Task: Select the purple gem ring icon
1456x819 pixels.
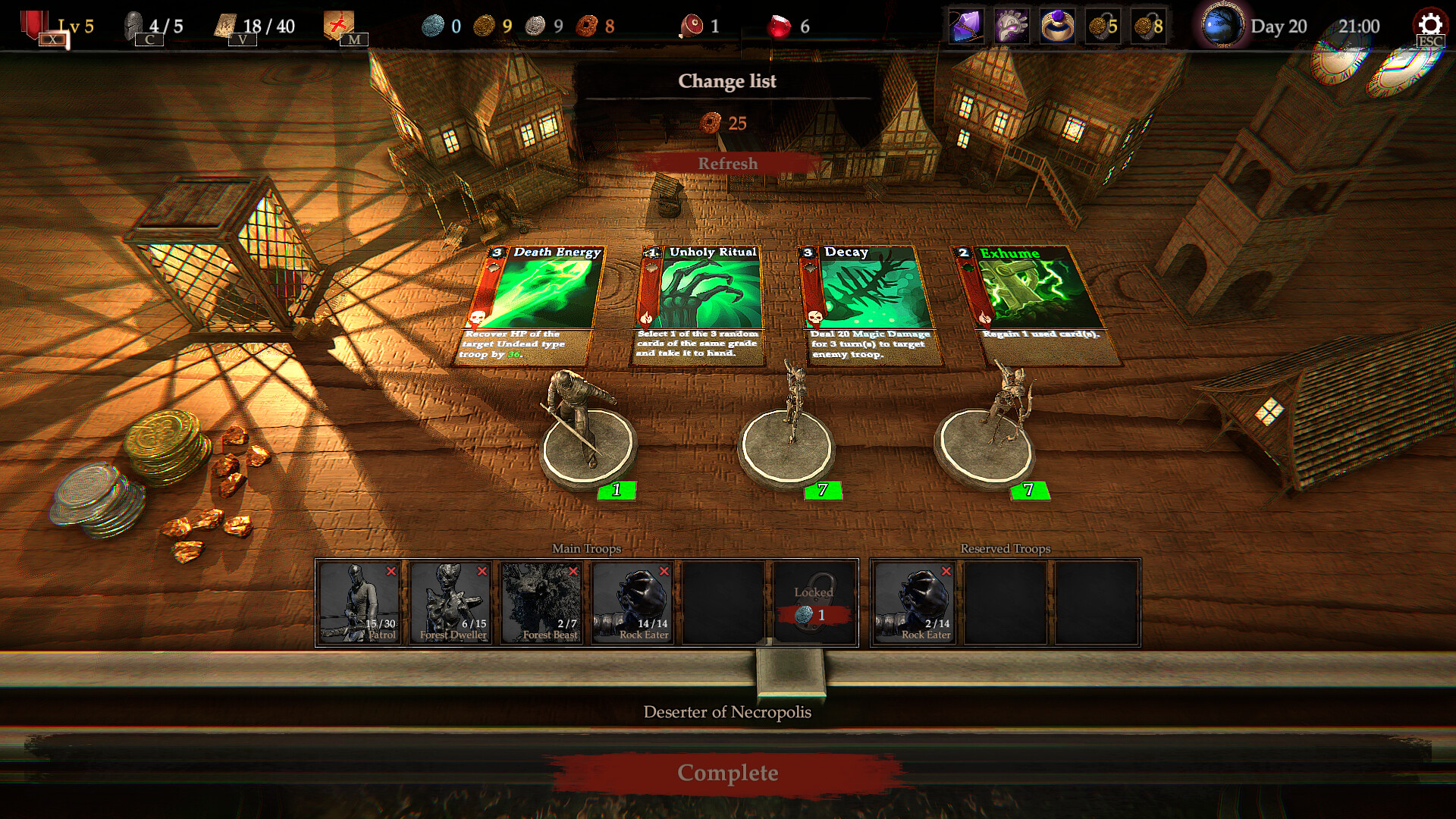Action: pos(1059,25)
